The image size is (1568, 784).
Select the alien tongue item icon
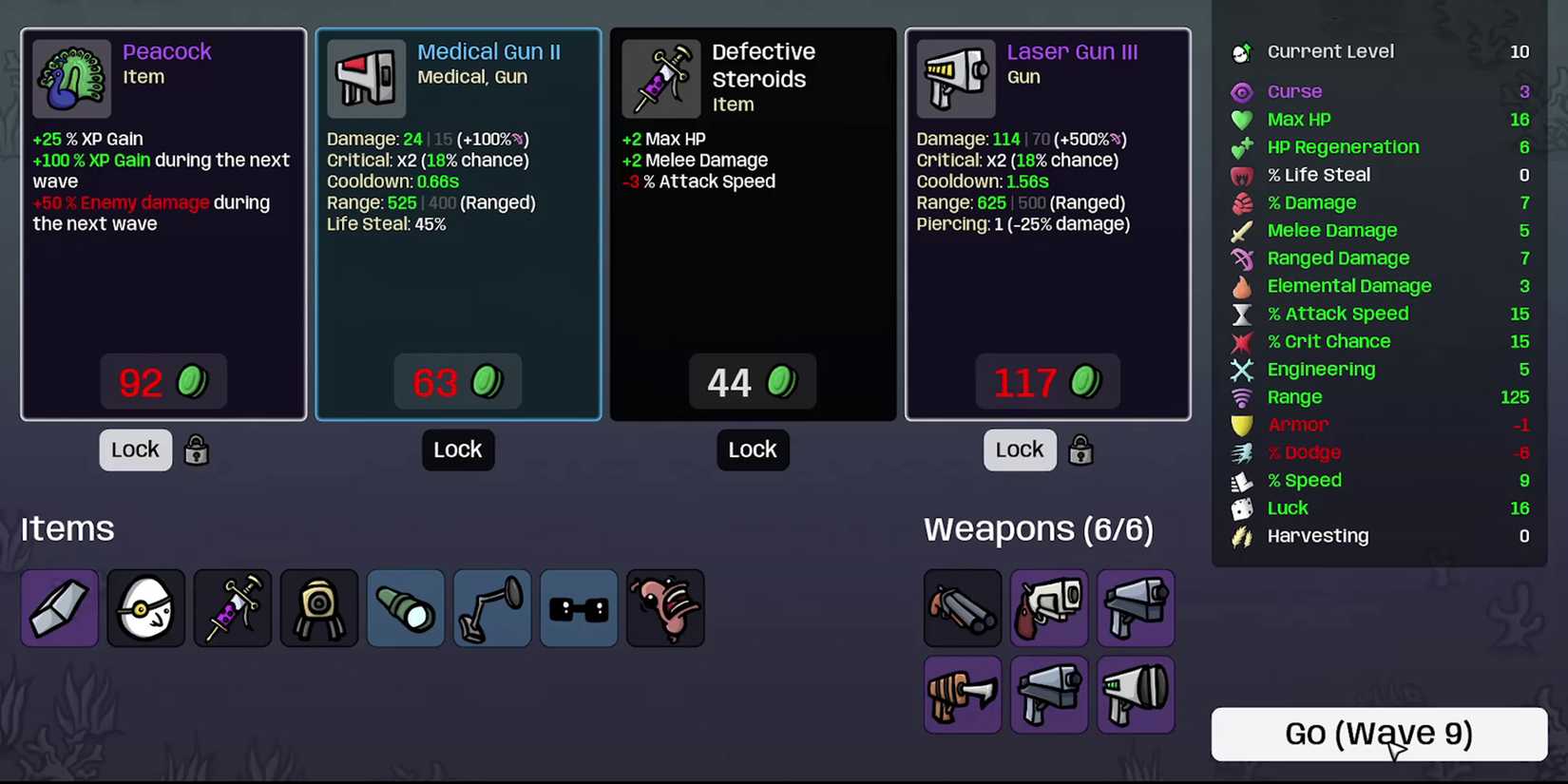coord(665,608)
